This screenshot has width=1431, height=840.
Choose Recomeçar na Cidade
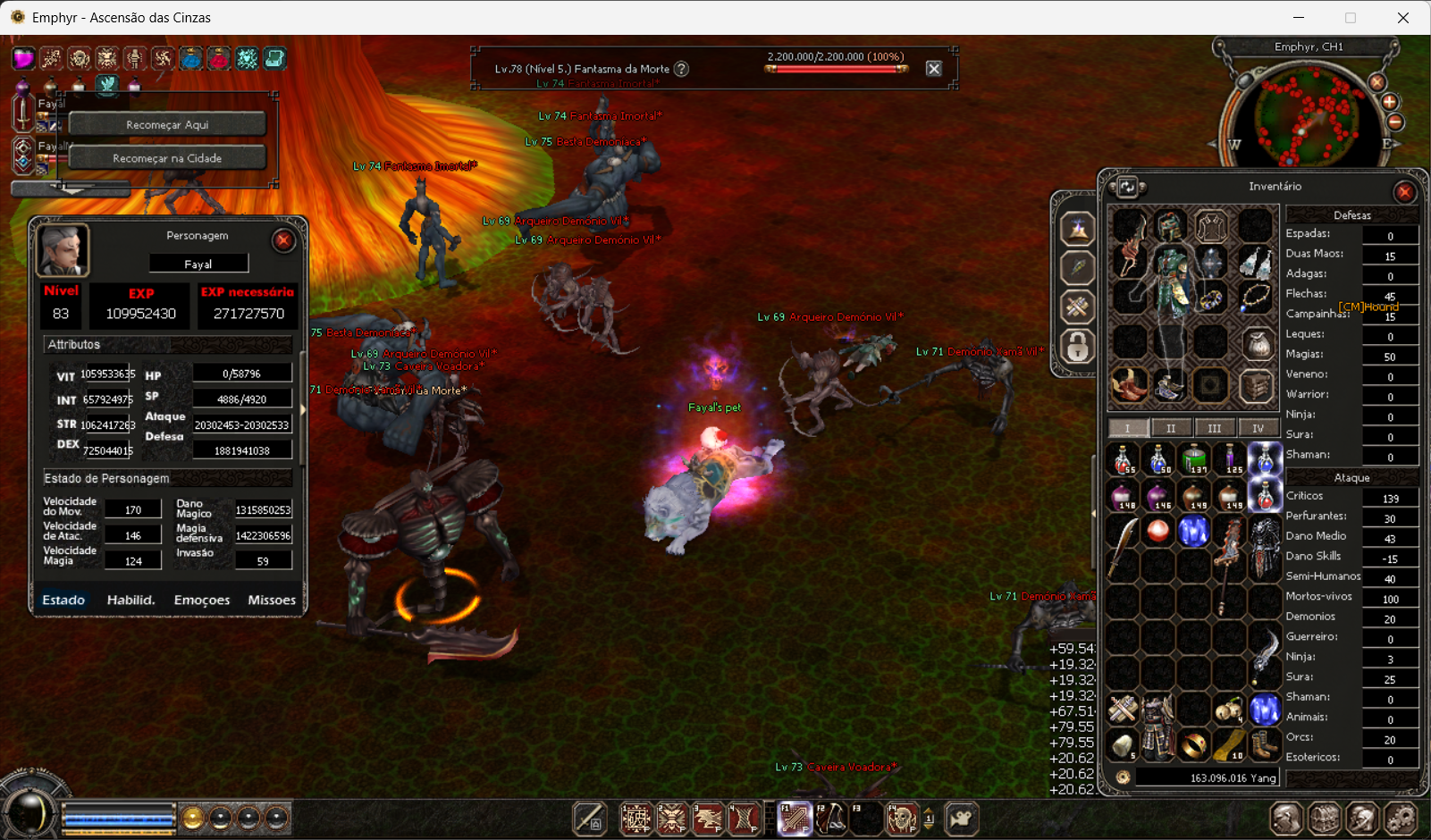pyautogui.click(x=167, y=158)
